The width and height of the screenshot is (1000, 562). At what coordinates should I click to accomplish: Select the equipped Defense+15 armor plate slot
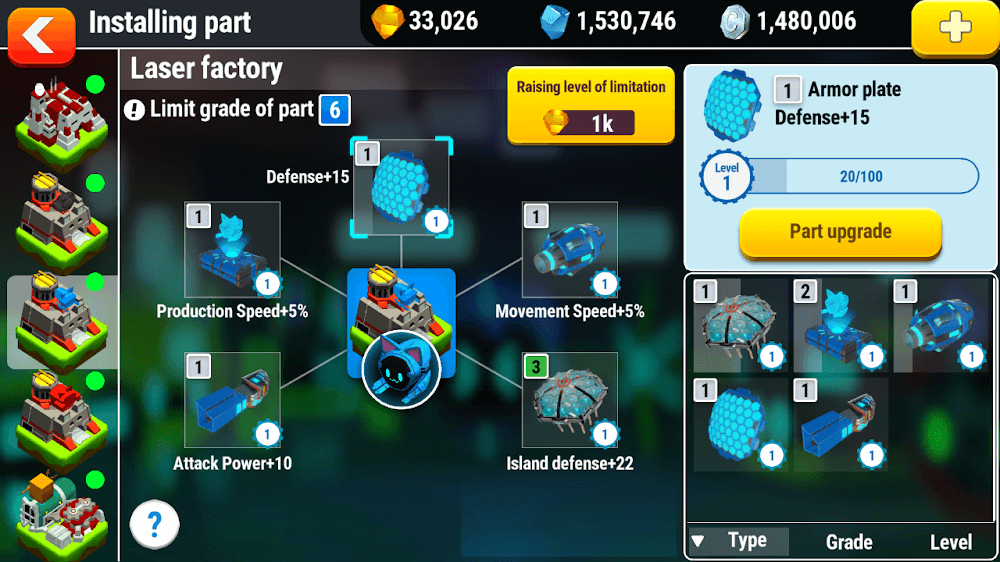pos(401,187)
